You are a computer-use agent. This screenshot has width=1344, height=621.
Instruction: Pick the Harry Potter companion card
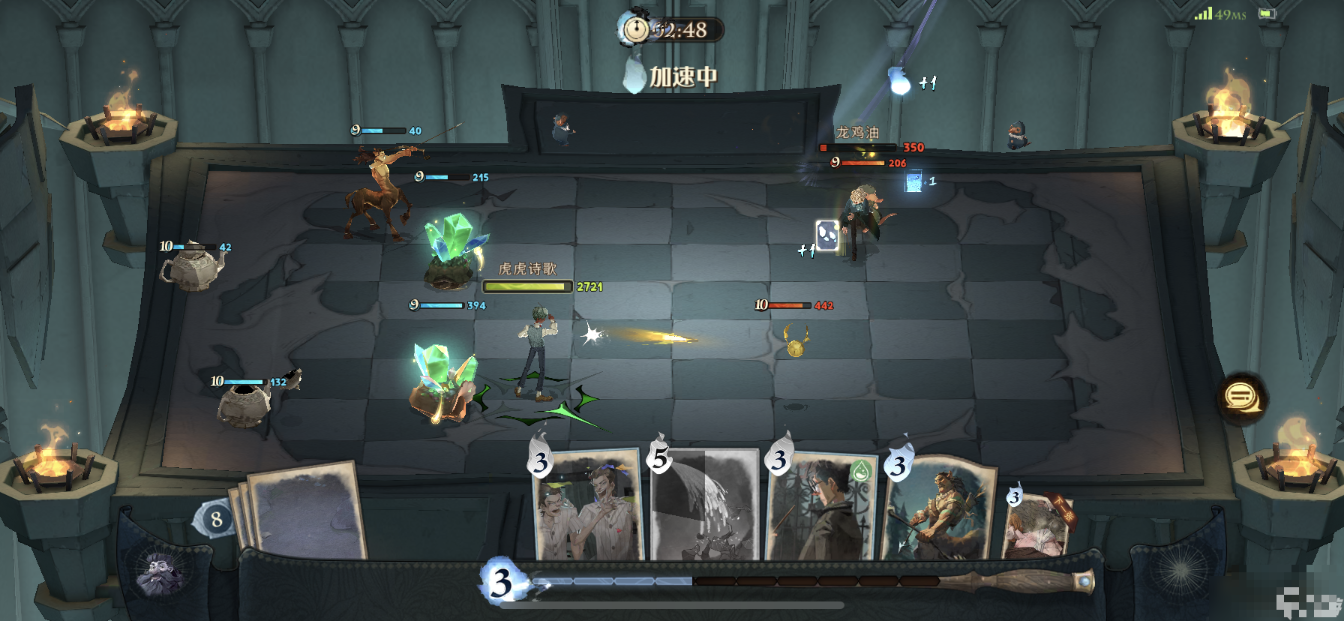[821, 505]
